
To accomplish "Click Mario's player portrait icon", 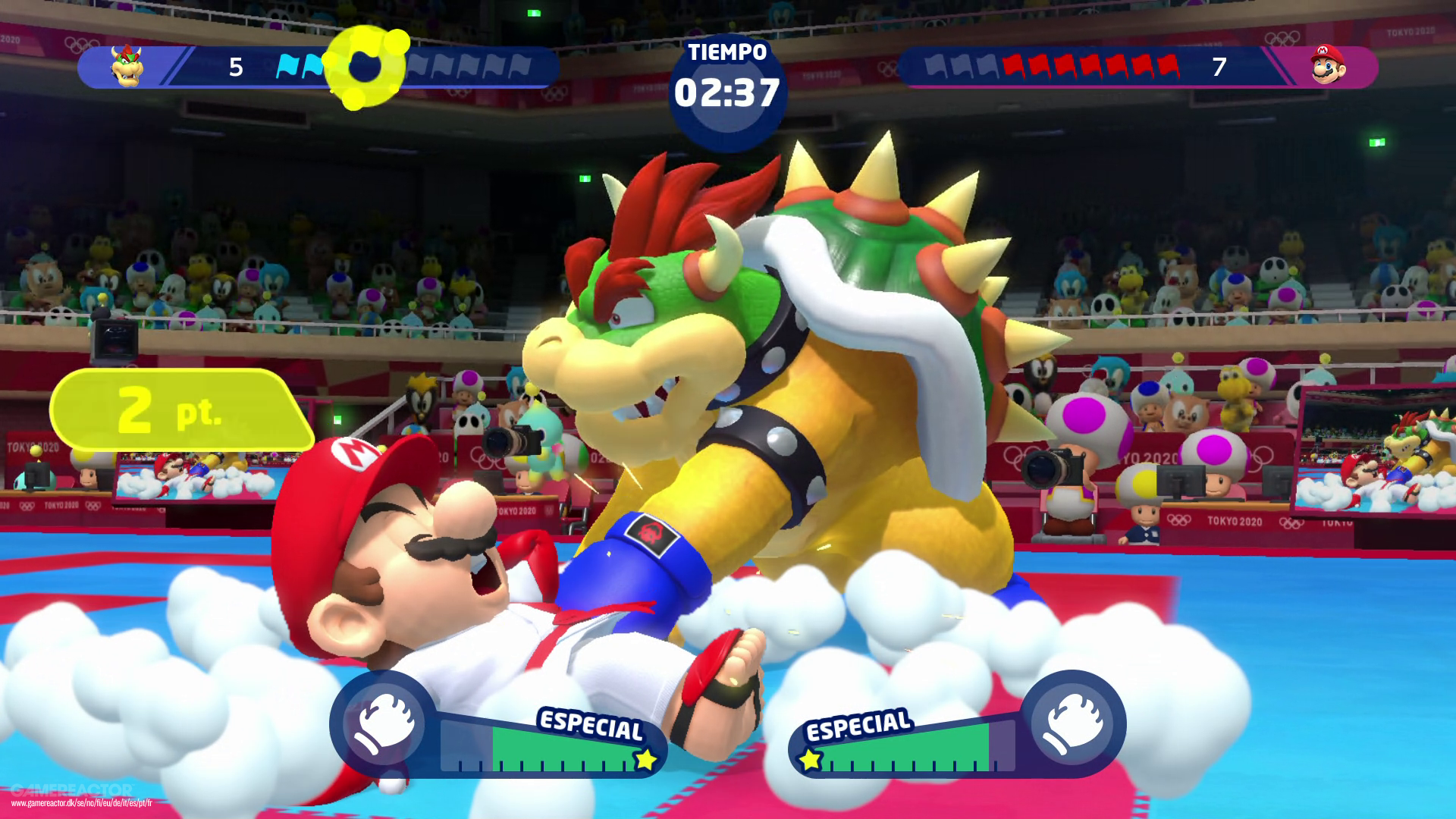I will (1327, 65).
